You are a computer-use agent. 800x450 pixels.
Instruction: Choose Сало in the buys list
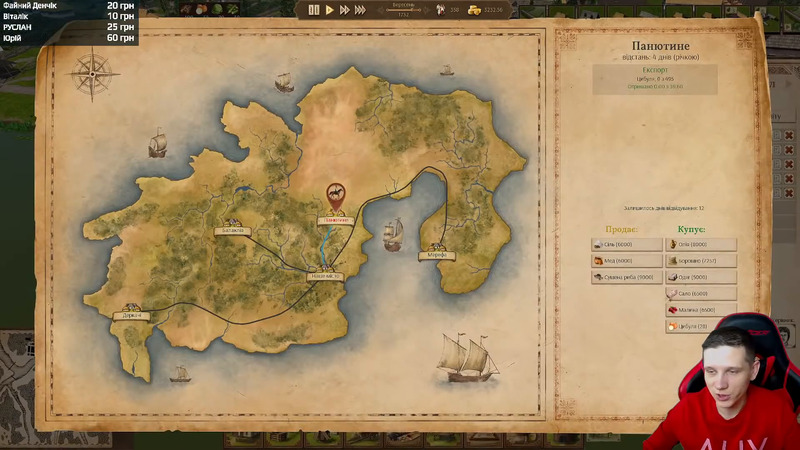pyautogui.click(x=700, y=294)
